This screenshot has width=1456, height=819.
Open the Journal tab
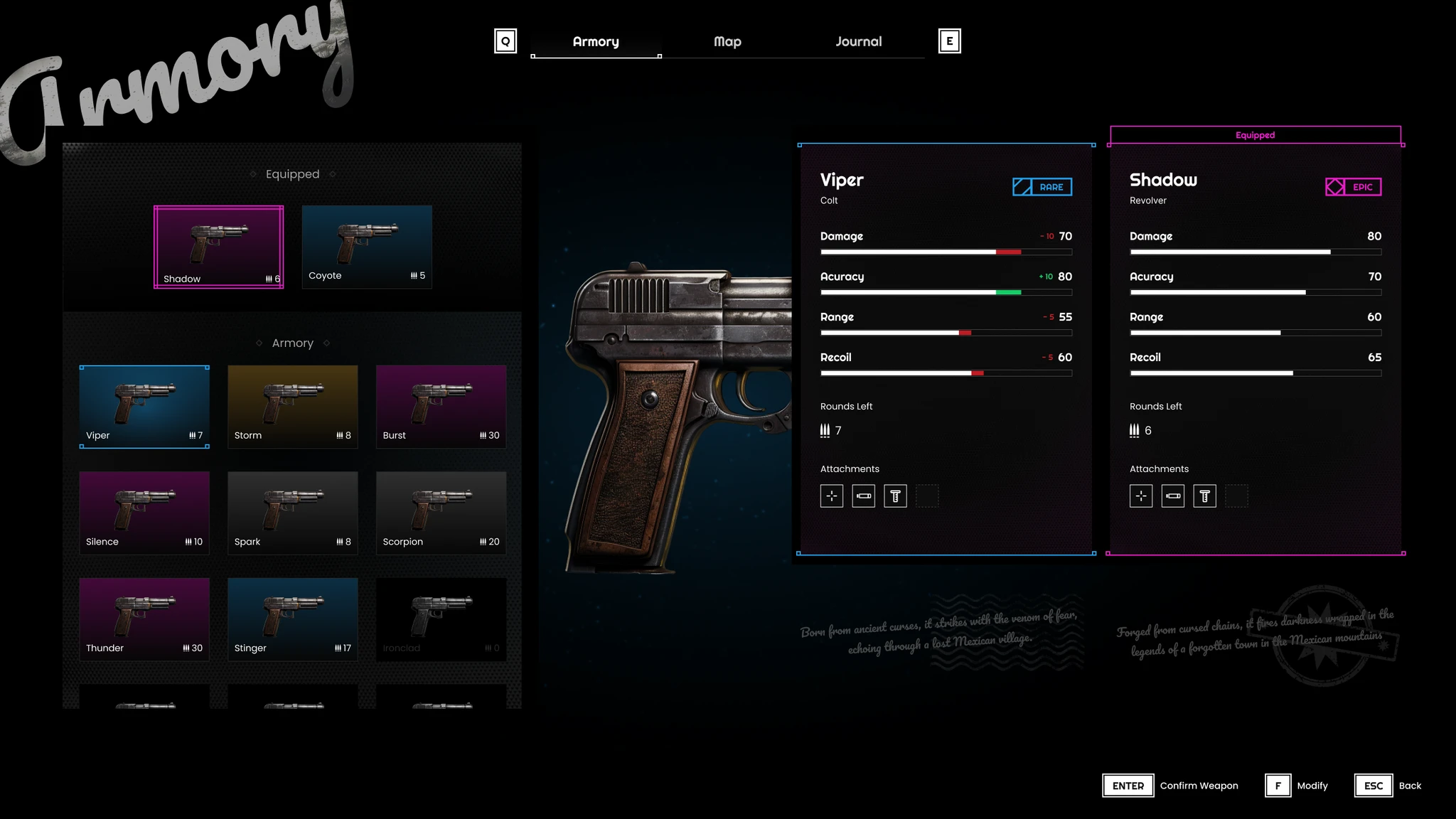point(858,42)
